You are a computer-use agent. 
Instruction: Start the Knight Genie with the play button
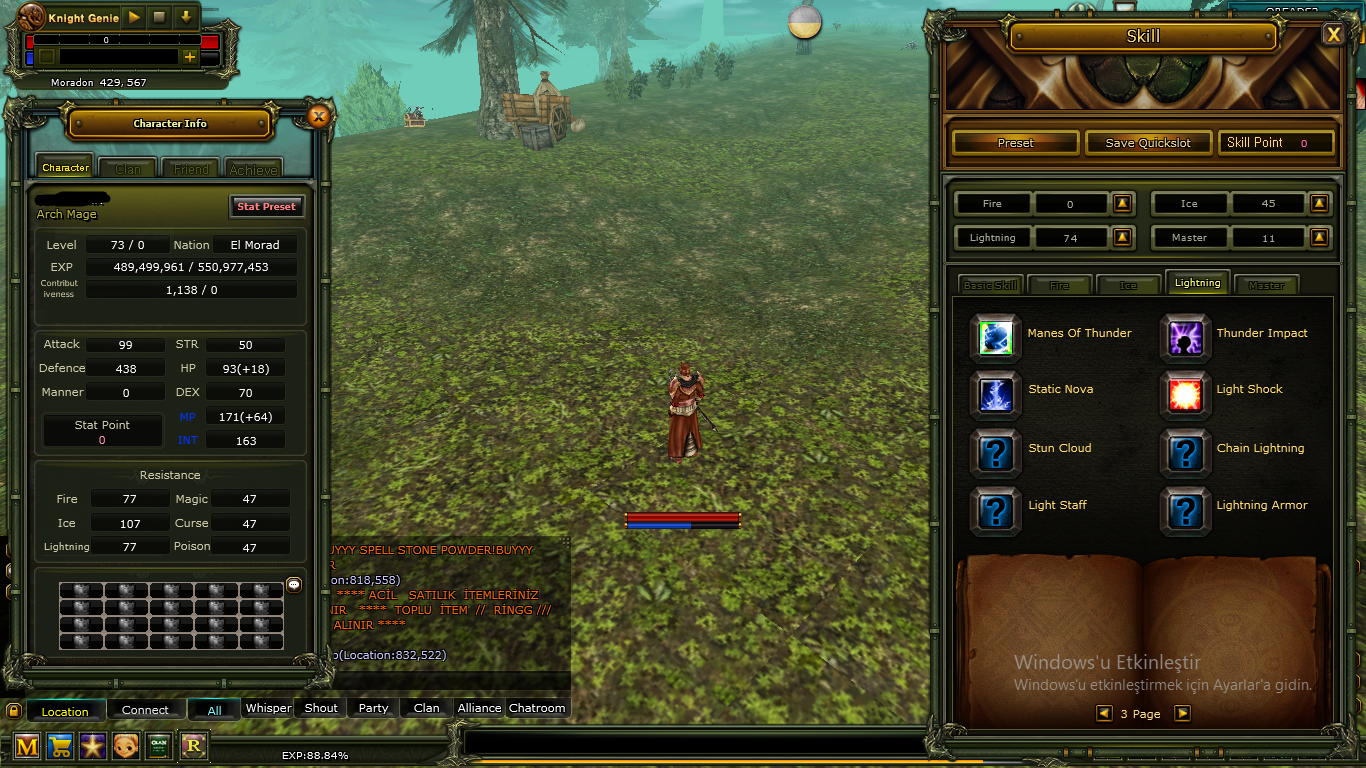[133, 16]
